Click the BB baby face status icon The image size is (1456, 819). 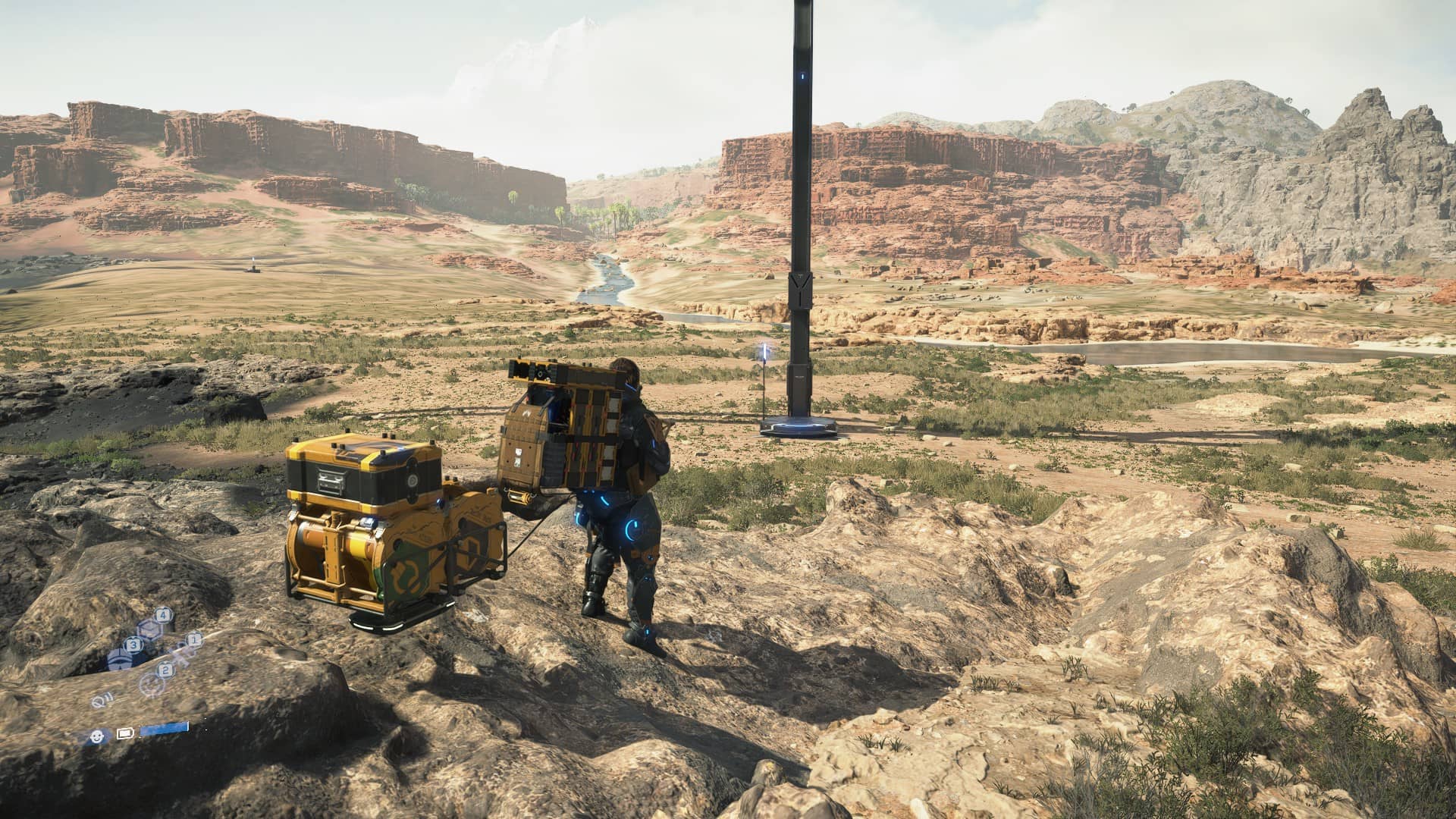pyautogui.click(x=96, y=735)
